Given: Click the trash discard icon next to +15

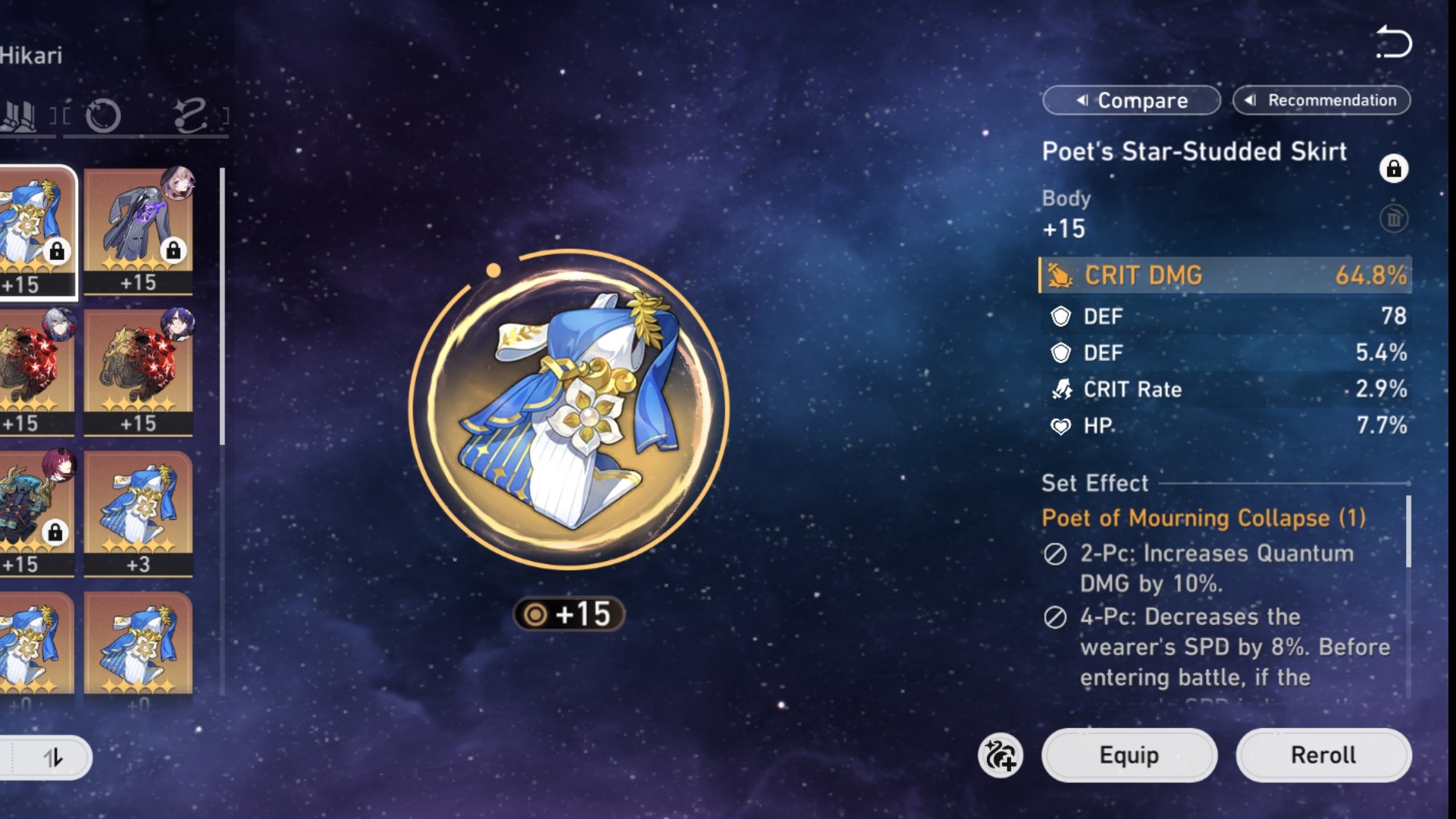Looking at the screenshot, I should pyautogui.click(x=1395, y=219).
